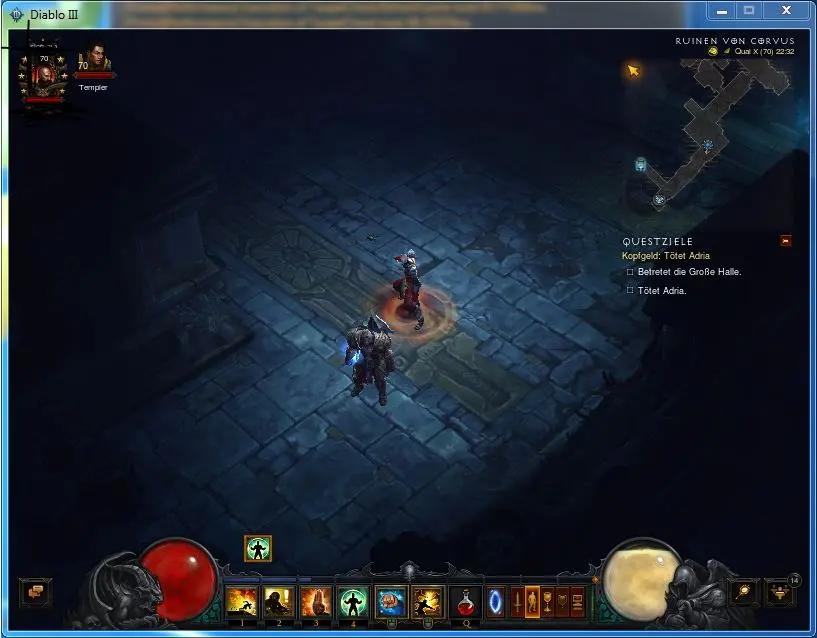Activate the skill in hotbar slot 2

[278, 602]
